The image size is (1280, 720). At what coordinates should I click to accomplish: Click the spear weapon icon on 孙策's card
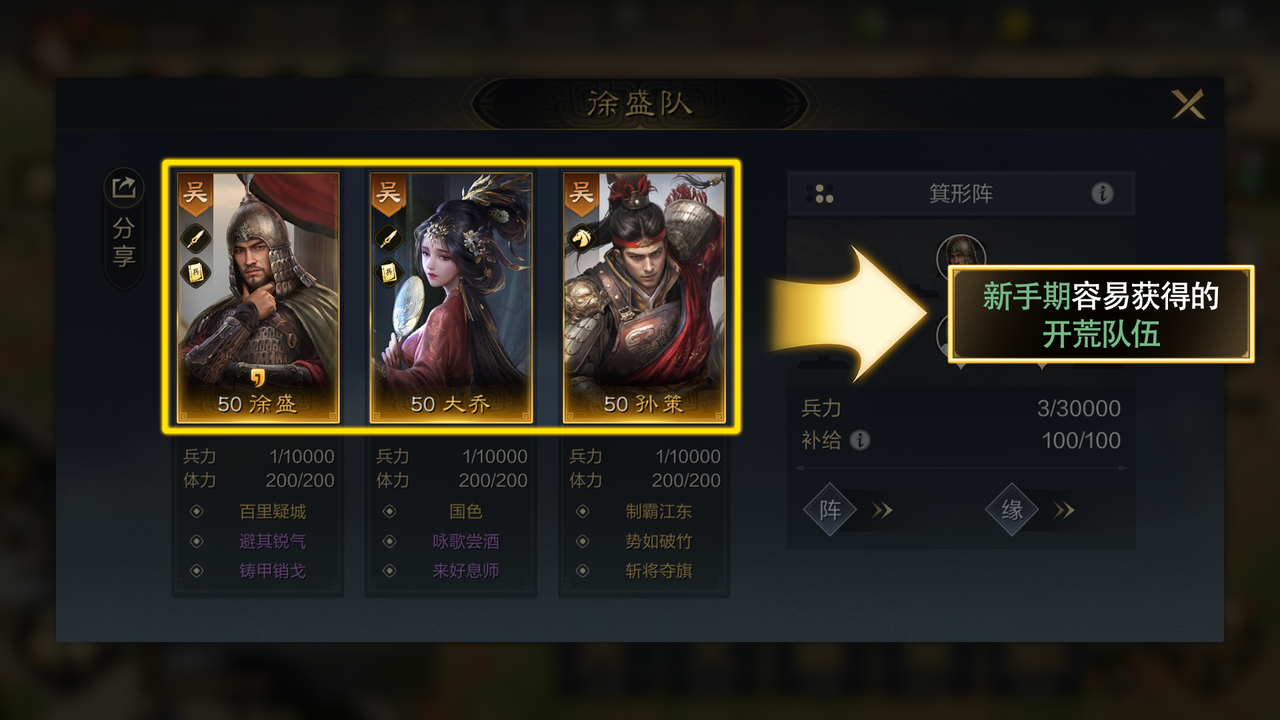[583, 238]
